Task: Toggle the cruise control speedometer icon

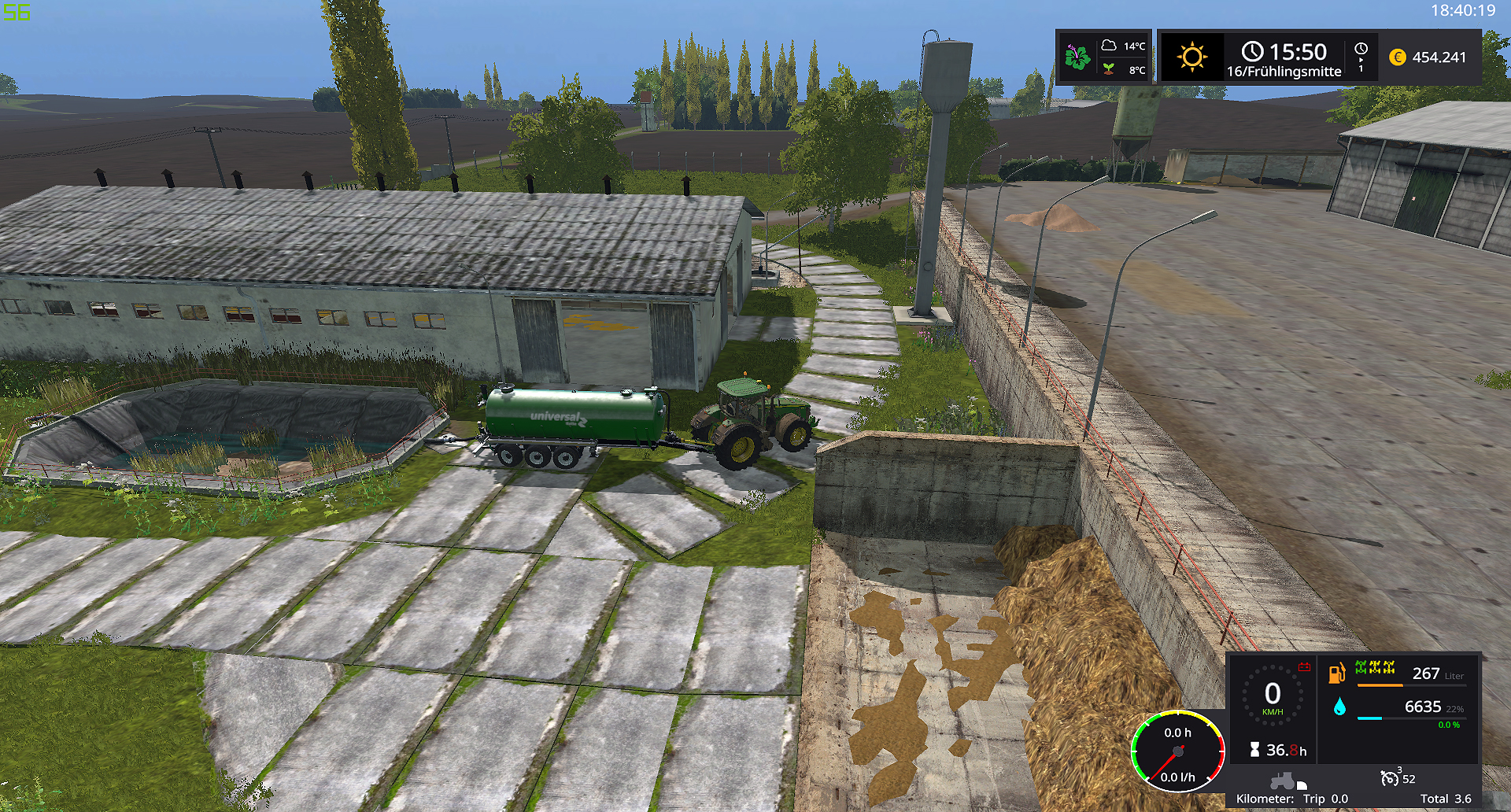Action: pyautogui.click(x=1390, y=778)
